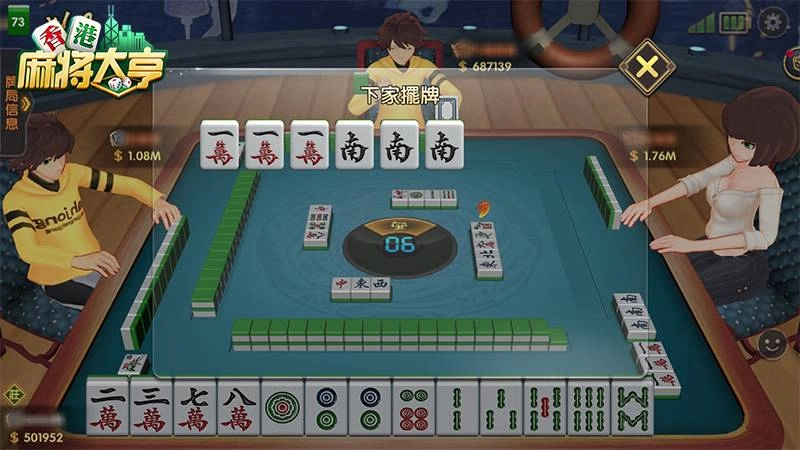The width and height of the screenshot is (800, 450).
Task: Open the smiley emoji chat button
Action: (771, 344)
